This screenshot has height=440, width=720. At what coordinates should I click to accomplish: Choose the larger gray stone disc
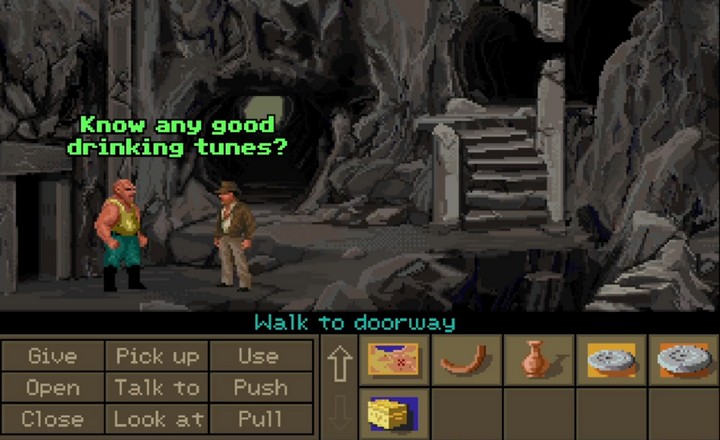point(684,360)
